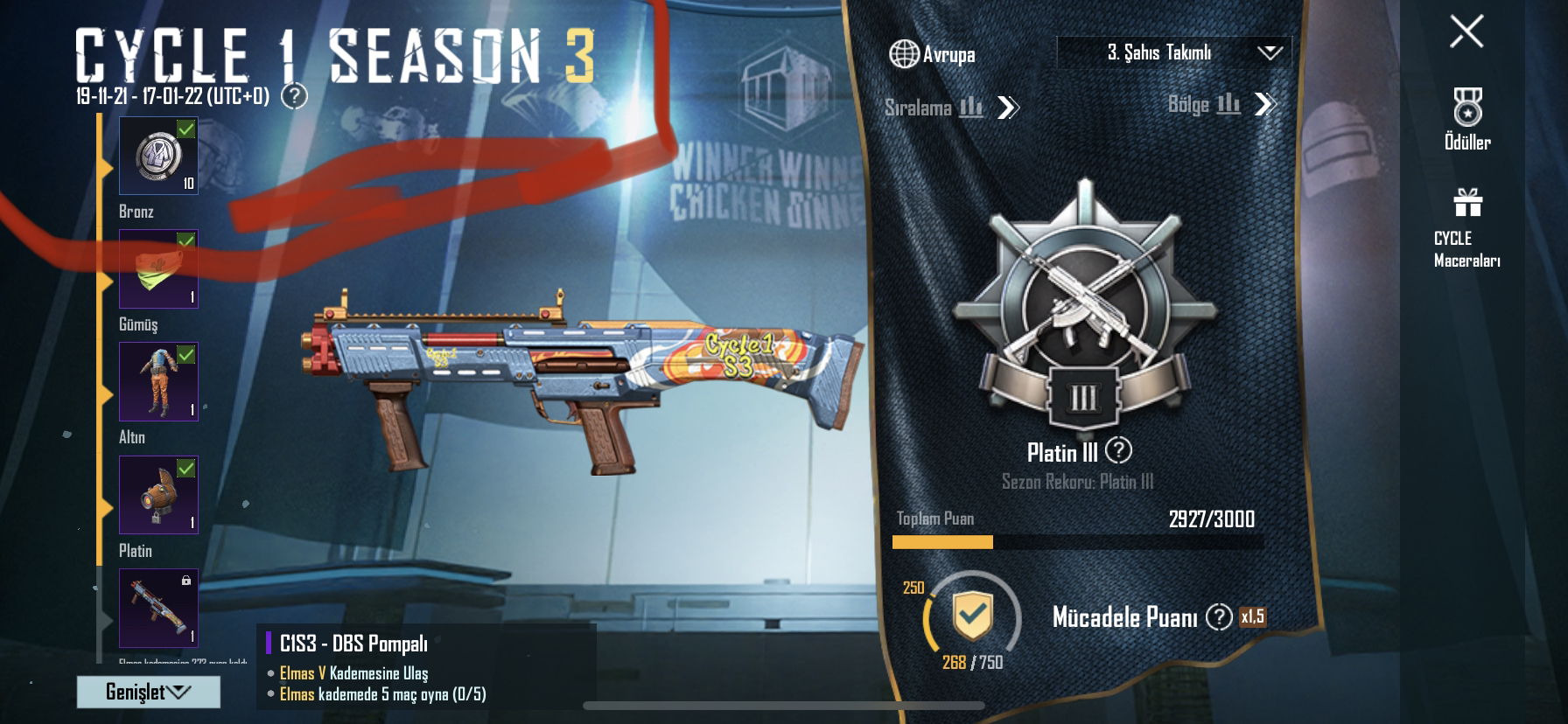Tap the Mücadele Puanı shield badge

pos(972,616)
